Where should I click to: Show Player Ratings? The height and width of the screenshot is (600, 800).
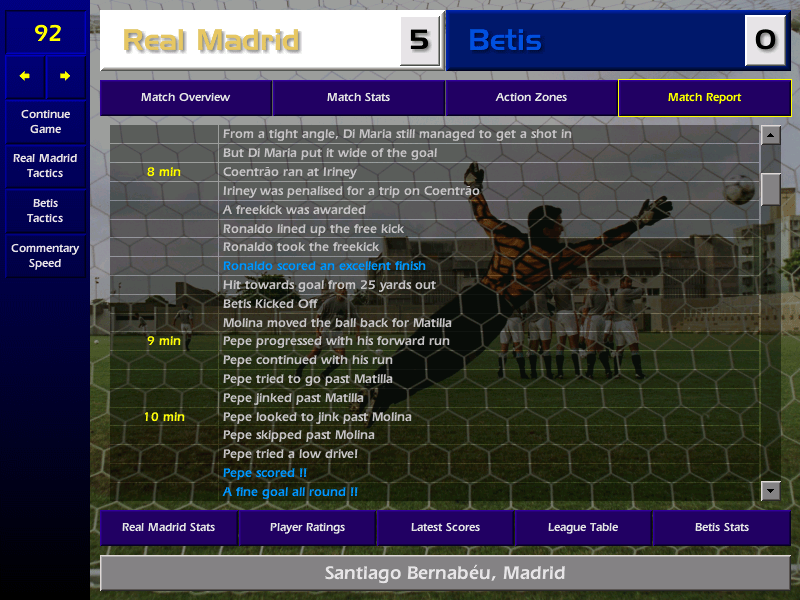click(307, 528)
